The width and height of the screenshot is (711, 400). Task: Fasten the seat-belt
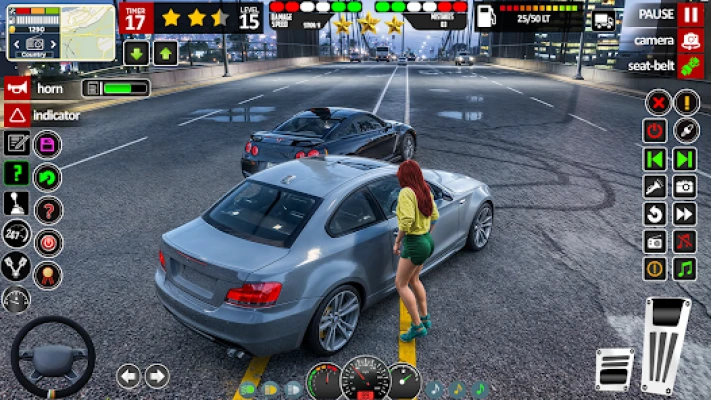[690, 67]
